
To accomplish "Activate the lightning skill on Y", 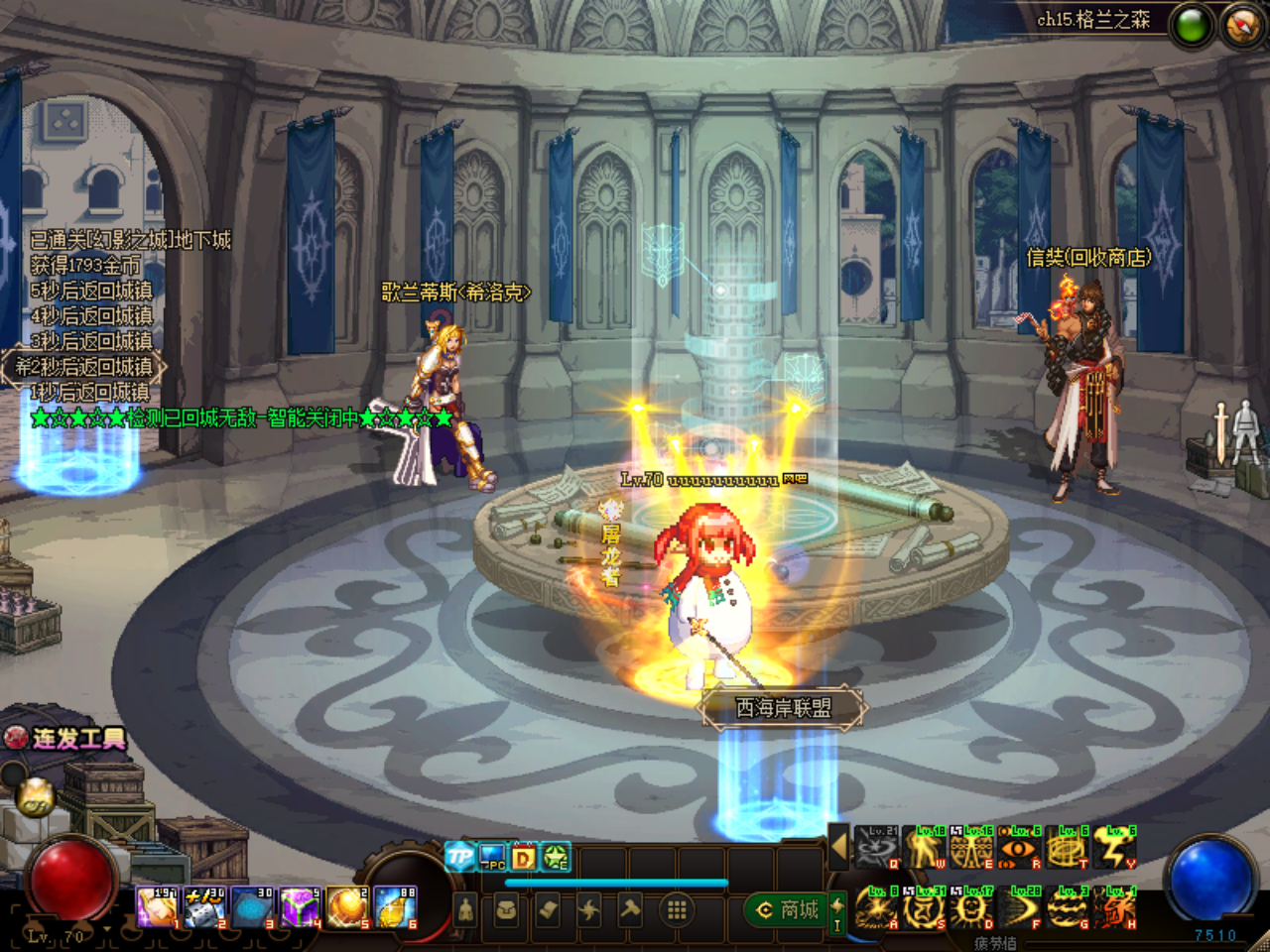I will click(x=1115, y=850).
